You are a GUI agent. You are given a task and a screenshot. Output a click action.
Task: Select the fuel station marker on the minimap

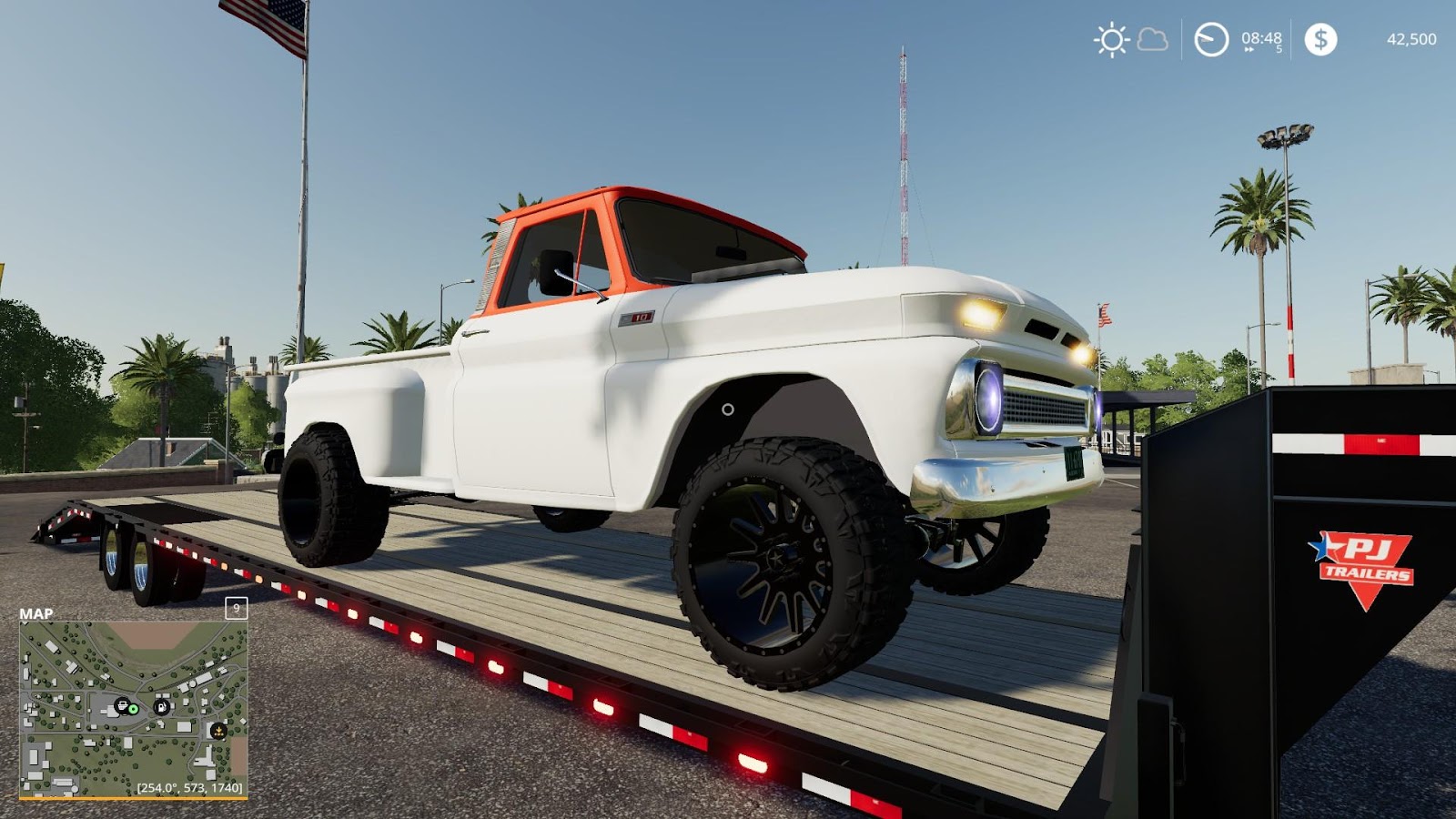click(x=162, y=707)
